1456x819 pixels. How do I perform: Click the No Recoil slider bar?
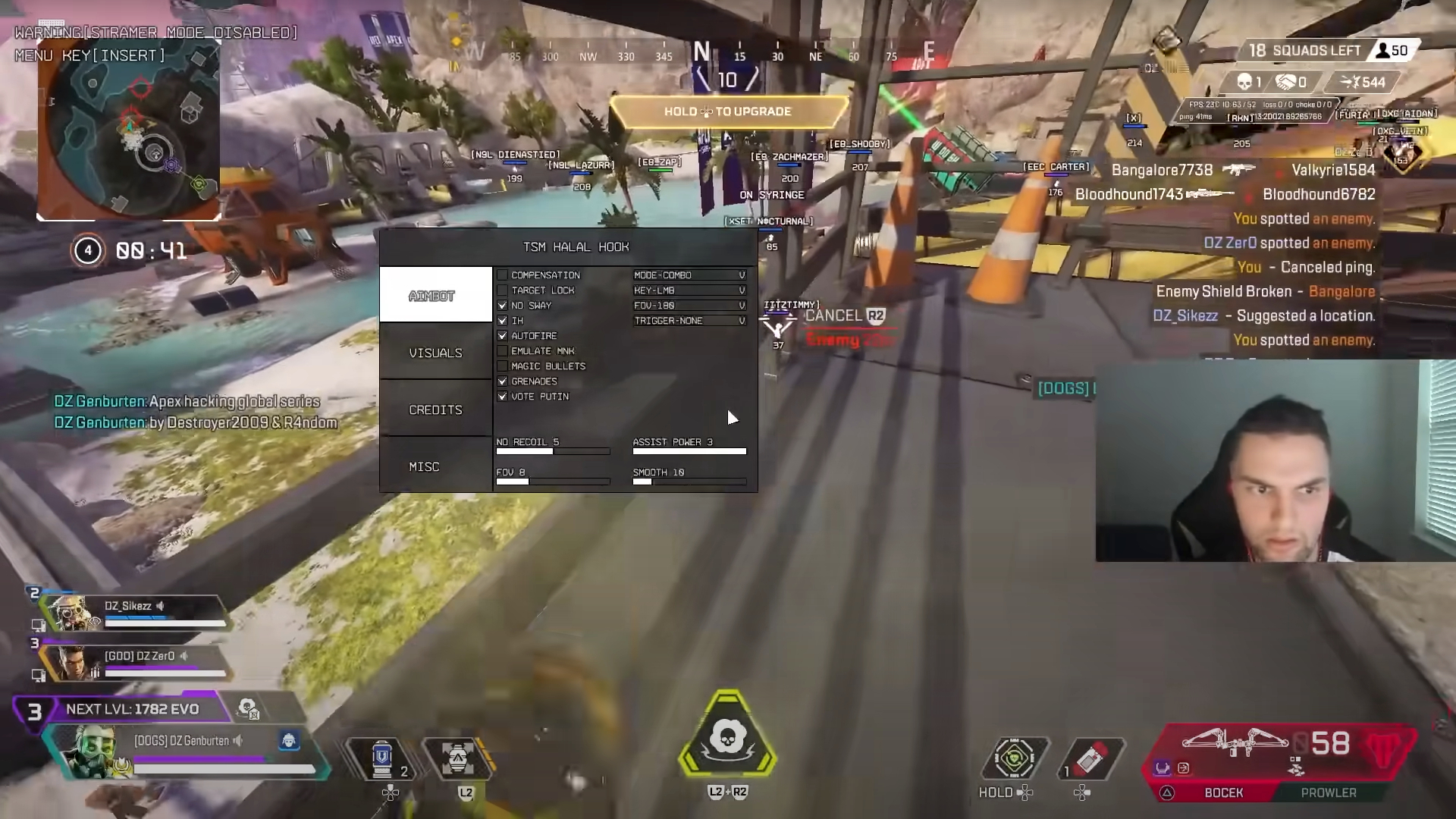(553, 451)
